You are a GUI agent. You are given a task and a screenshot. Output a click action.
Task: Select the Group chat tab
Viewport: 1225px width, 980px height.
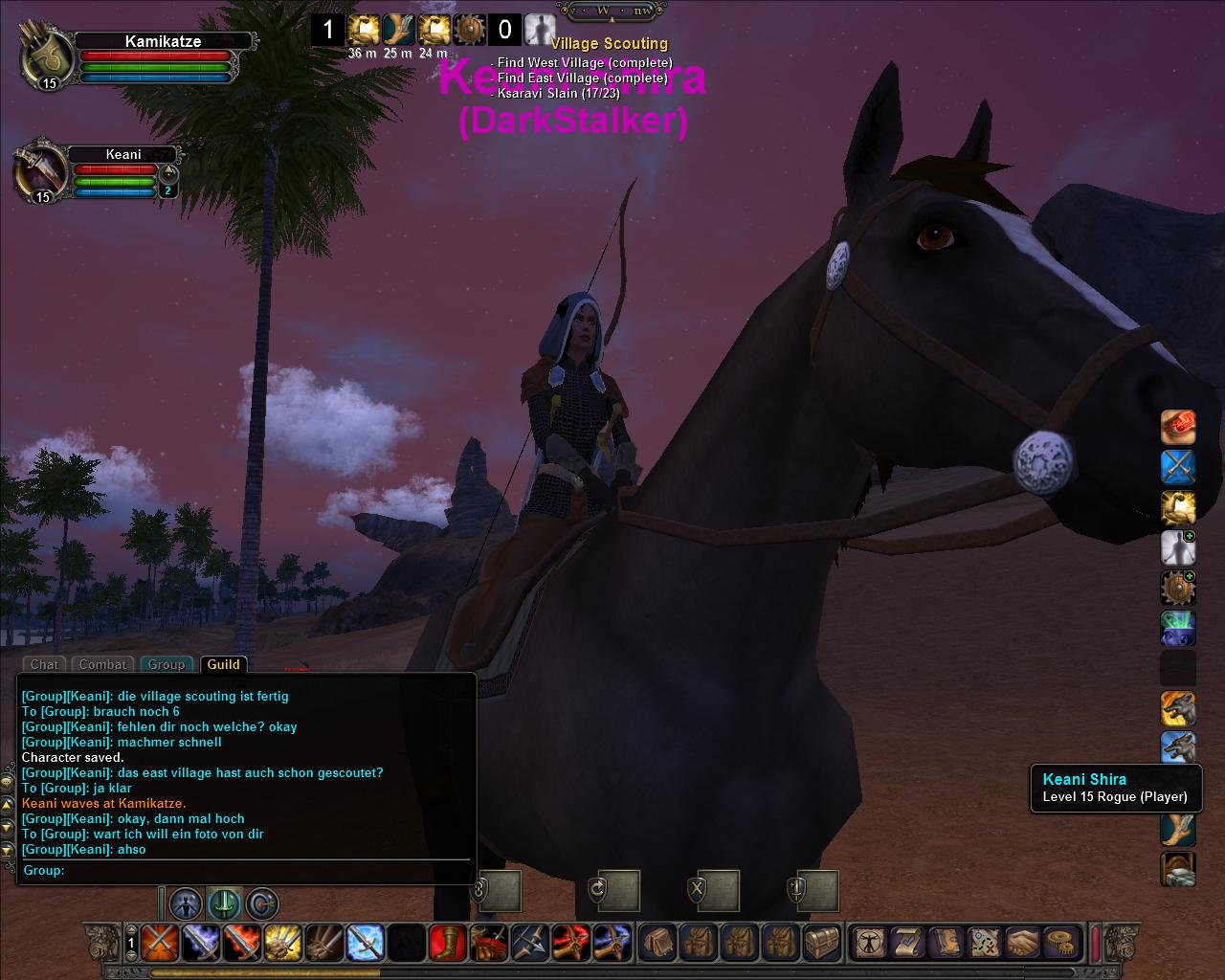tap(167, 664)
